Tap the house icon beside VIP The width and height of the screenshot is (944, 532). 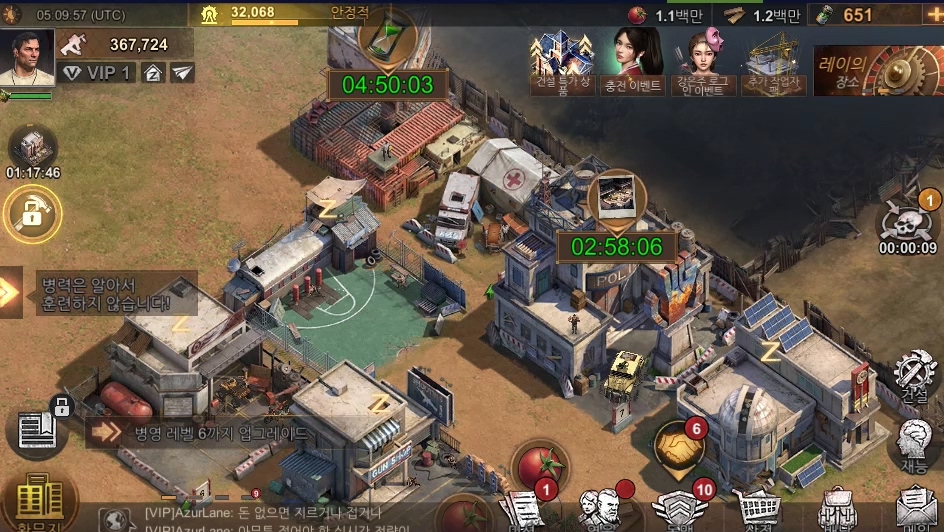(x=153, y=72)
